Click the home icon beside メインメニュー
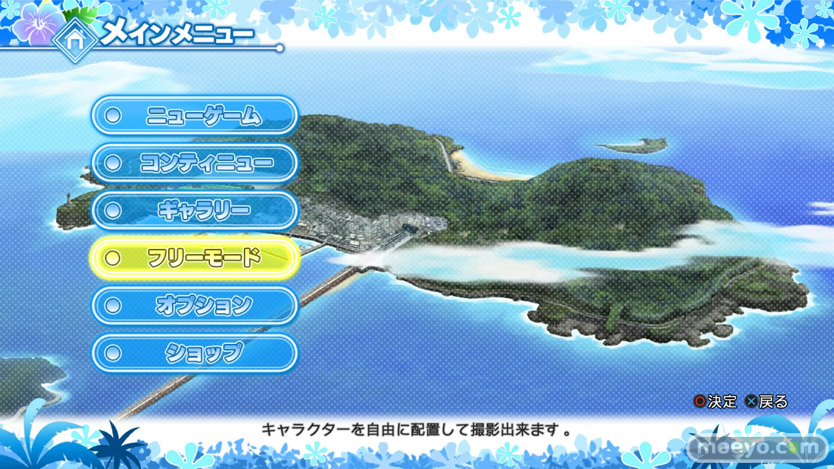This screenshot has width=834, height=469. click(73, 38)
